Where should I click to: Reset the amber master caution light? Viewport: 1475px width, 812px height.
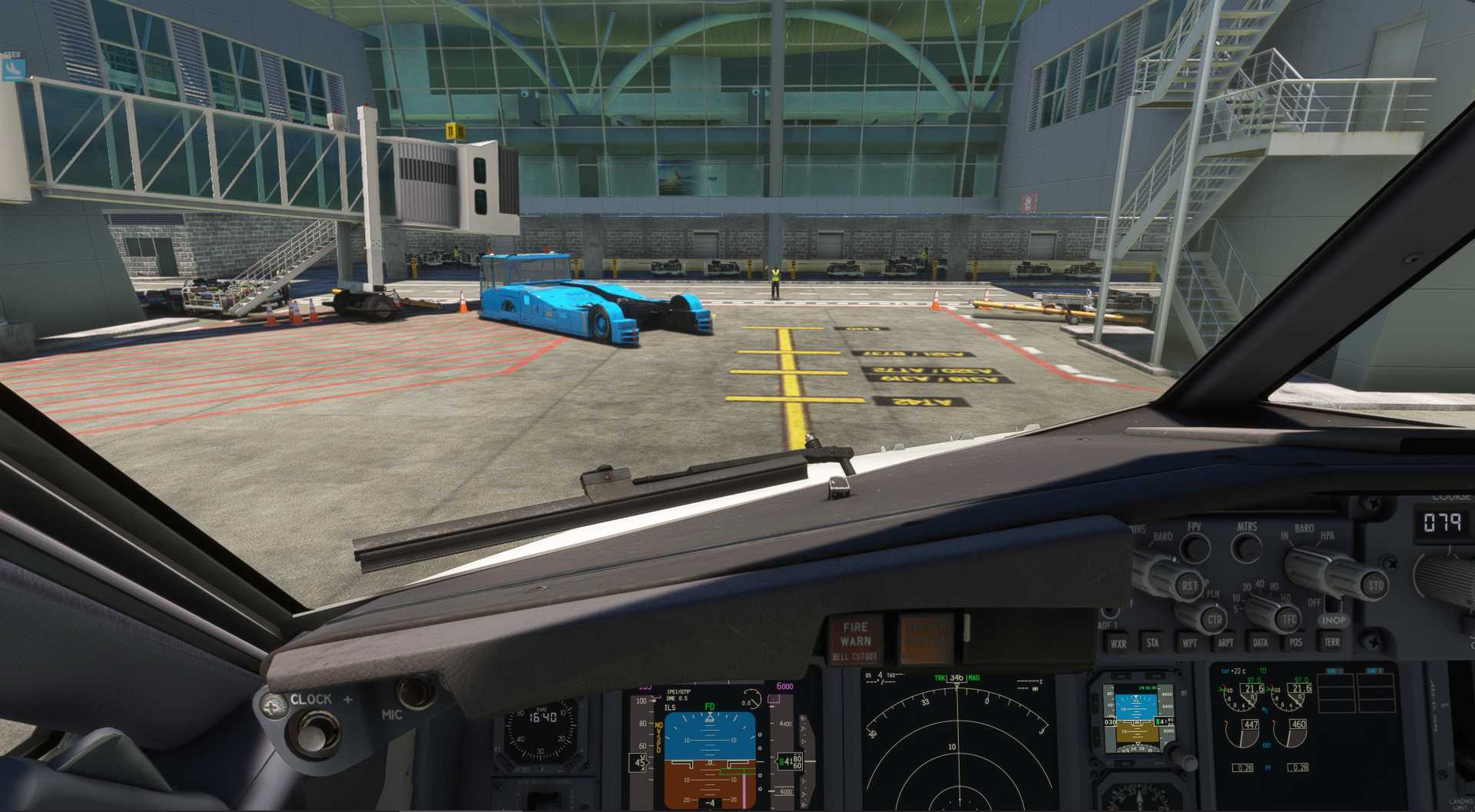(925, 639)
